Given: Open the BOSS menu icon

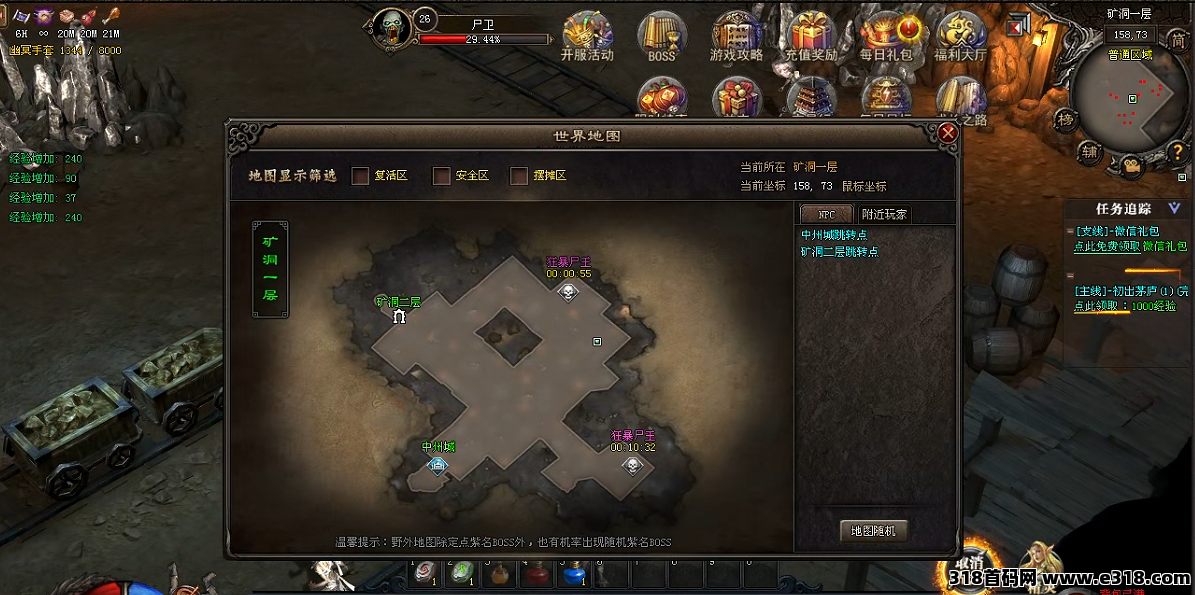Looking at the screenshot, I should 662,36.
